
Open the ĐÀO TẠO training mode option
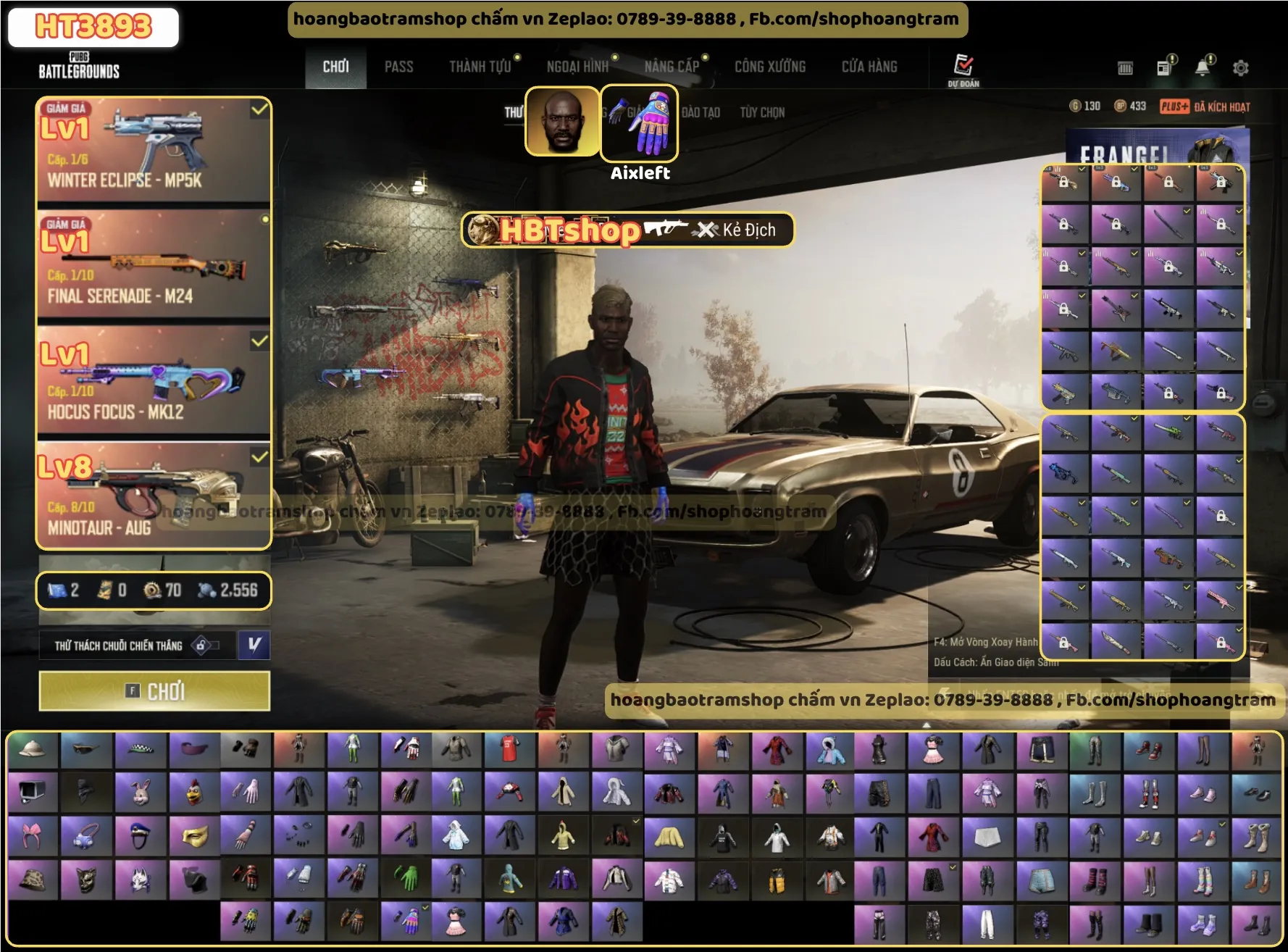(x=701, y=112)
